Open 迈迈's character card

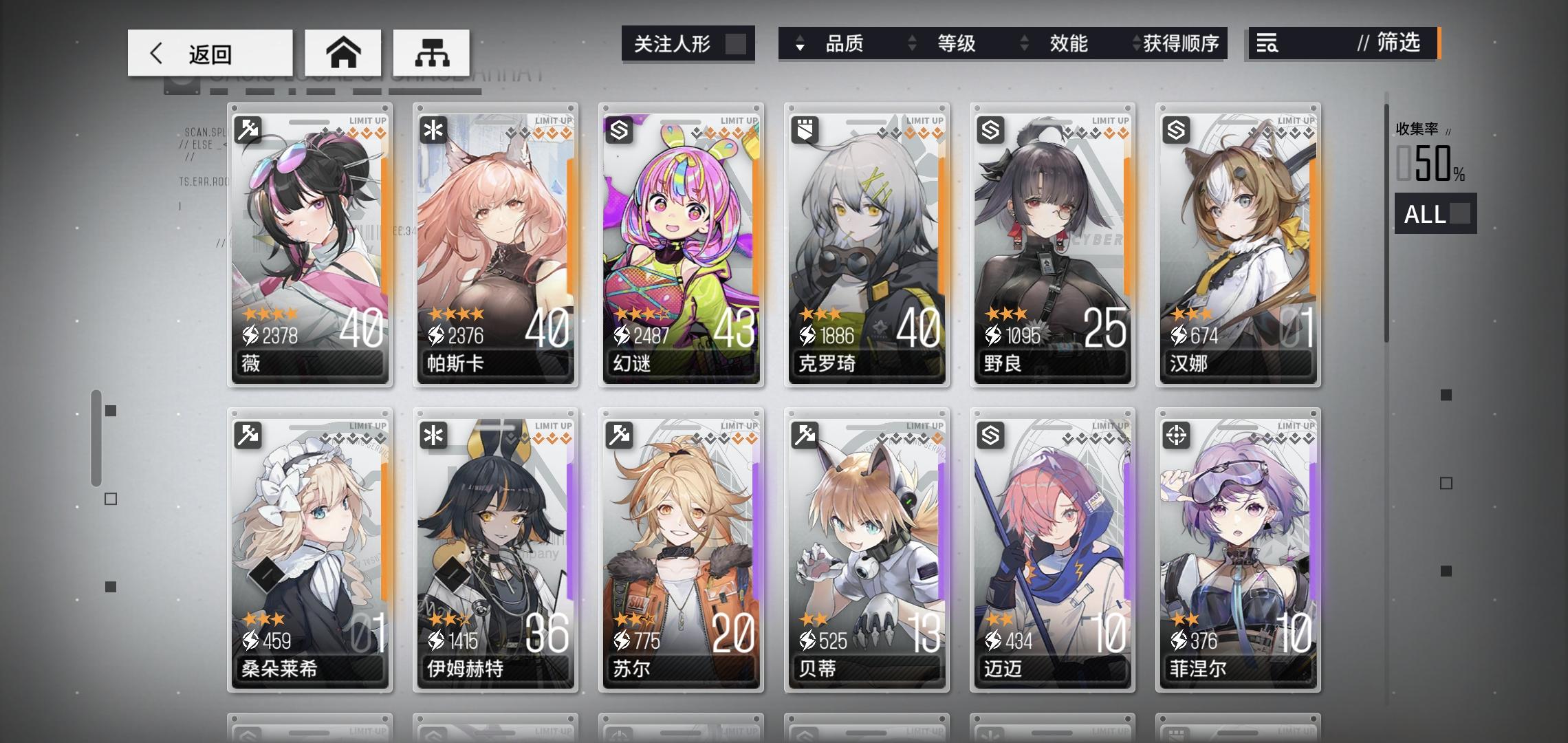pyautogui.click(x=1052, y=550)
